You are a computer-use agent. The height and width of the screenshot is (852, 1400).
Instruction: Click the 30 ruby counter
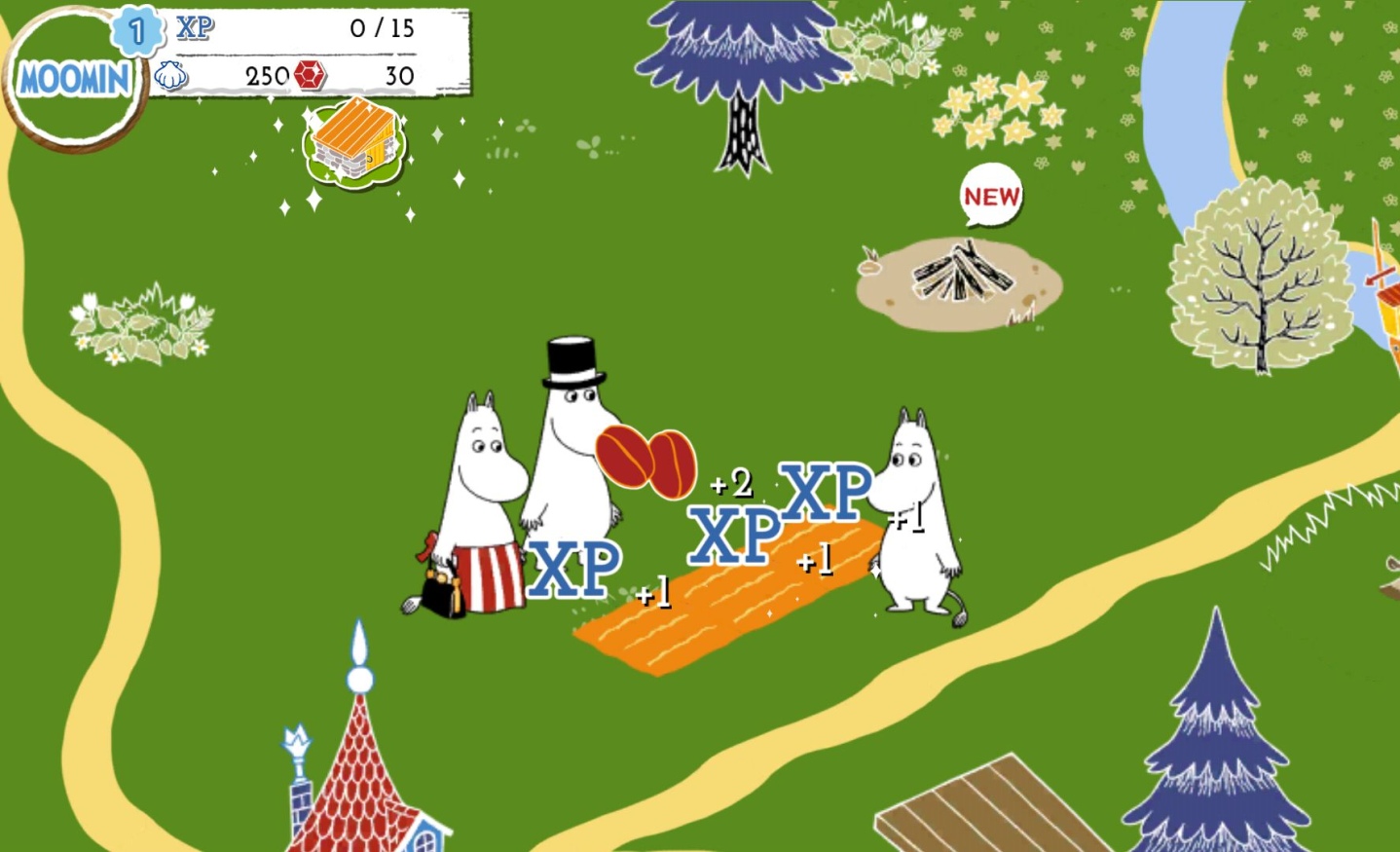point(401,74)
